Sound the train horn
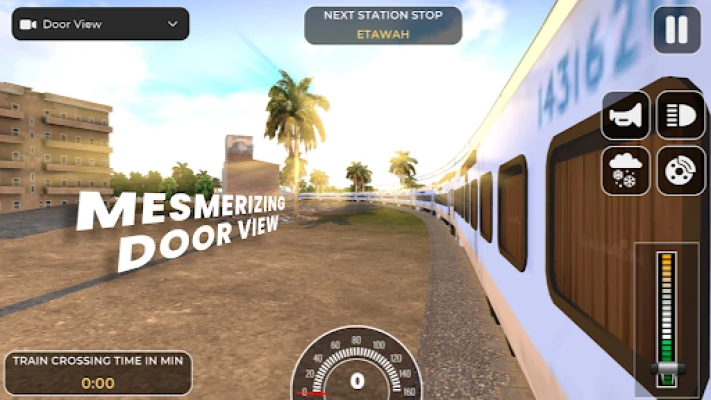This screenshot has height=400, width=711. (626, 116)
